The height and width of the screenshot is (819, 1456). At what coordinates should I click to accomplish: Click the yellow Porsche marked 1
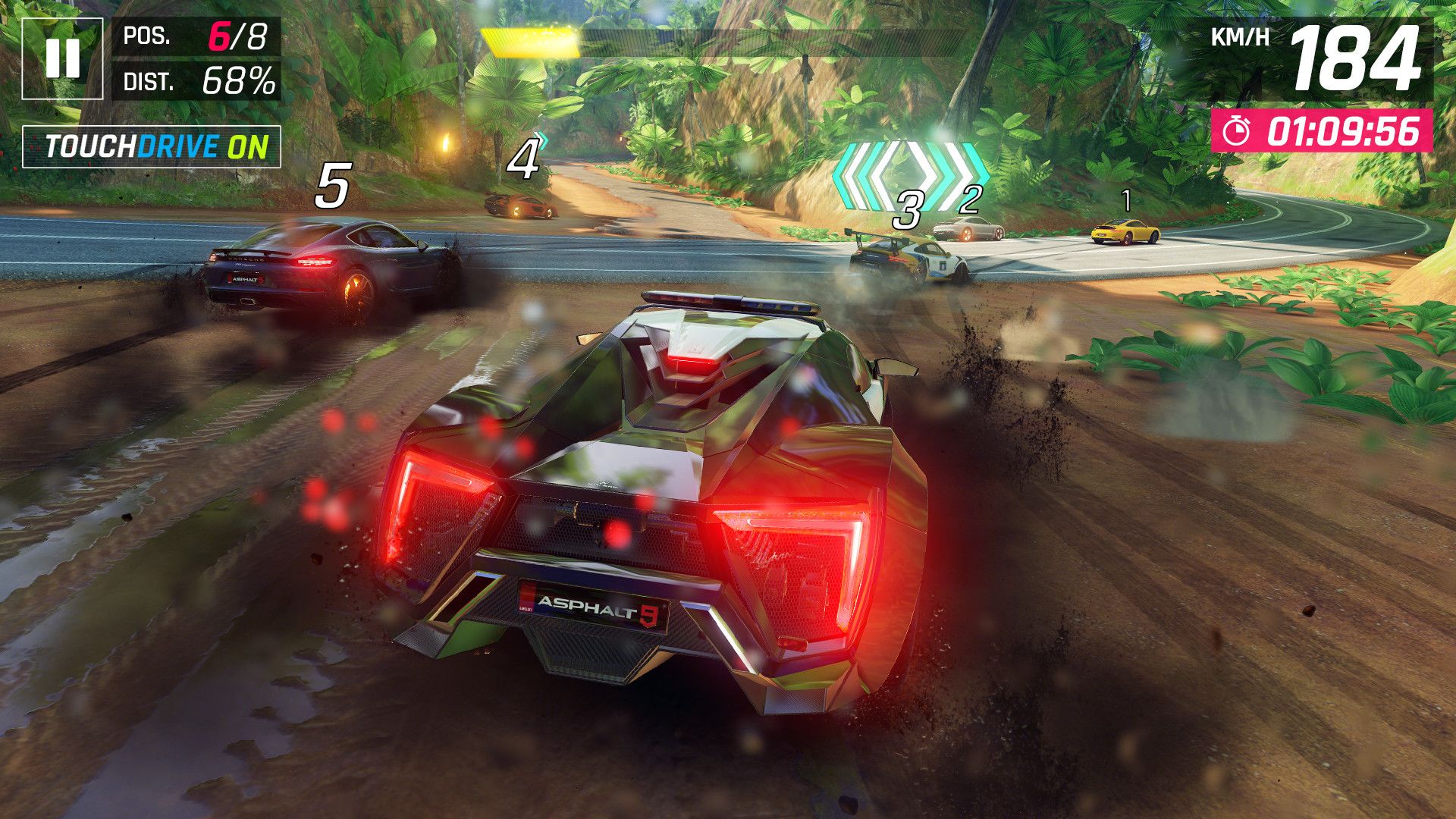tap(1125, 233)
